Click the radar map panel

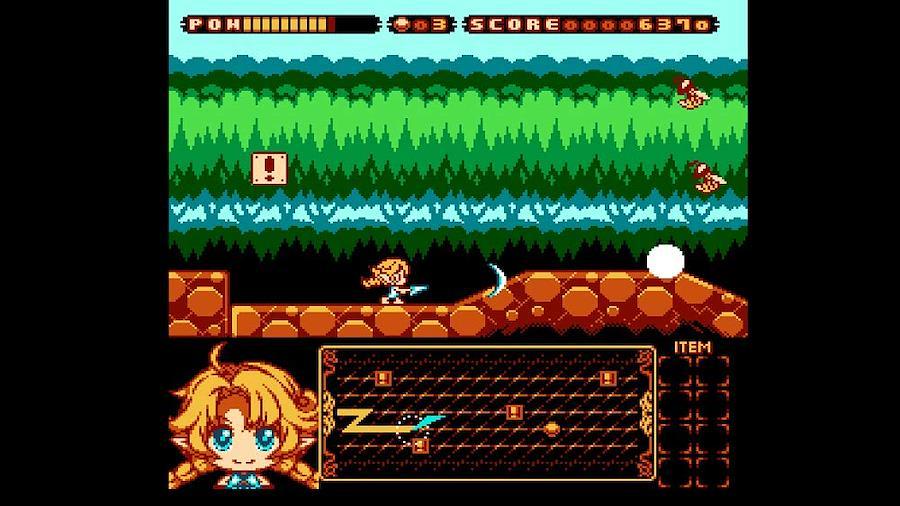point(487,410)
